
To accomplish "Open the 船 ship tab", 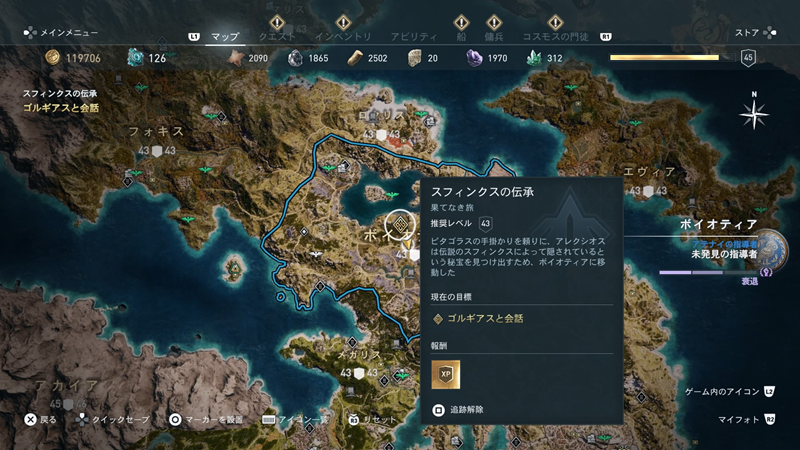I will point(461,37).
